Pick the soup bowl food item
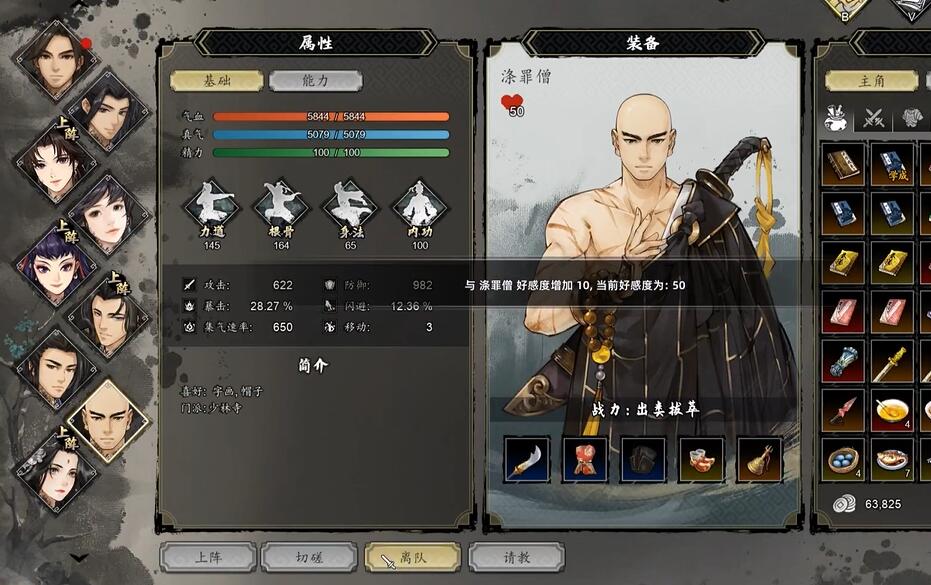The height and width of the screenshot is (585, 931). (892, 410)
